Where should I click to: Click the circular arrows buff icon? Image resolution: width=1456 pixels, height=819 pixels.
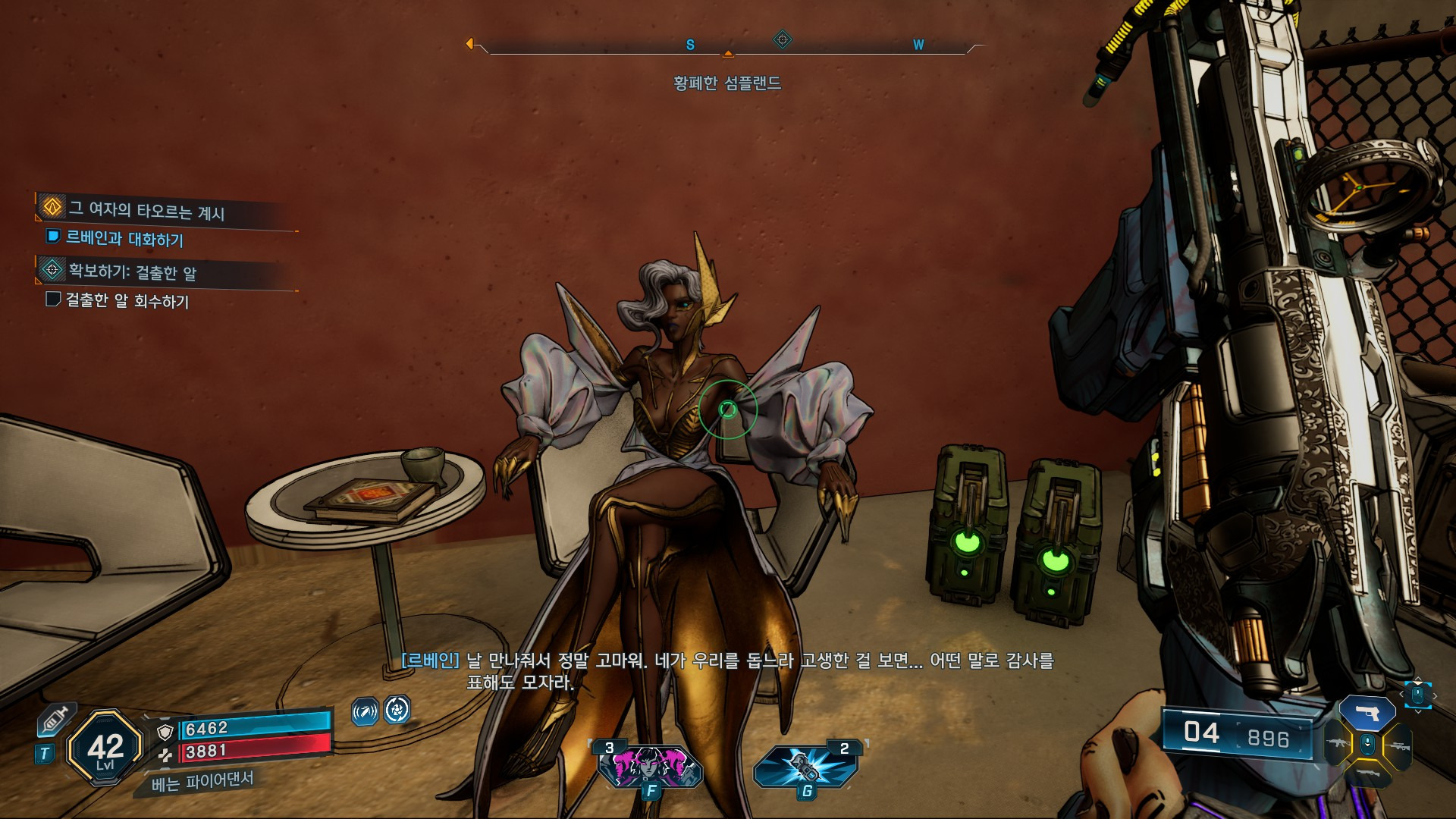tap(397, 710)
